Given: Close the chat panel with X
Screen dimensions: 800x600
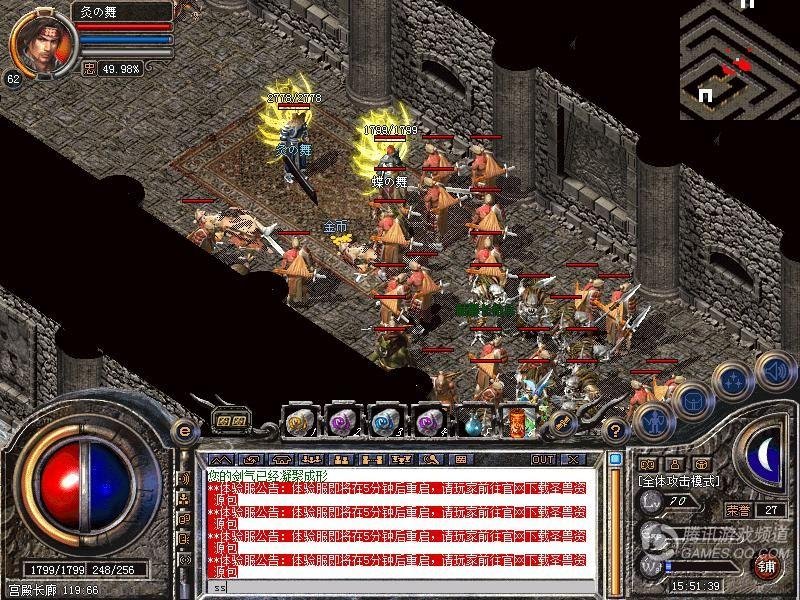Looking at the screenshot, I should click(572, 459).
